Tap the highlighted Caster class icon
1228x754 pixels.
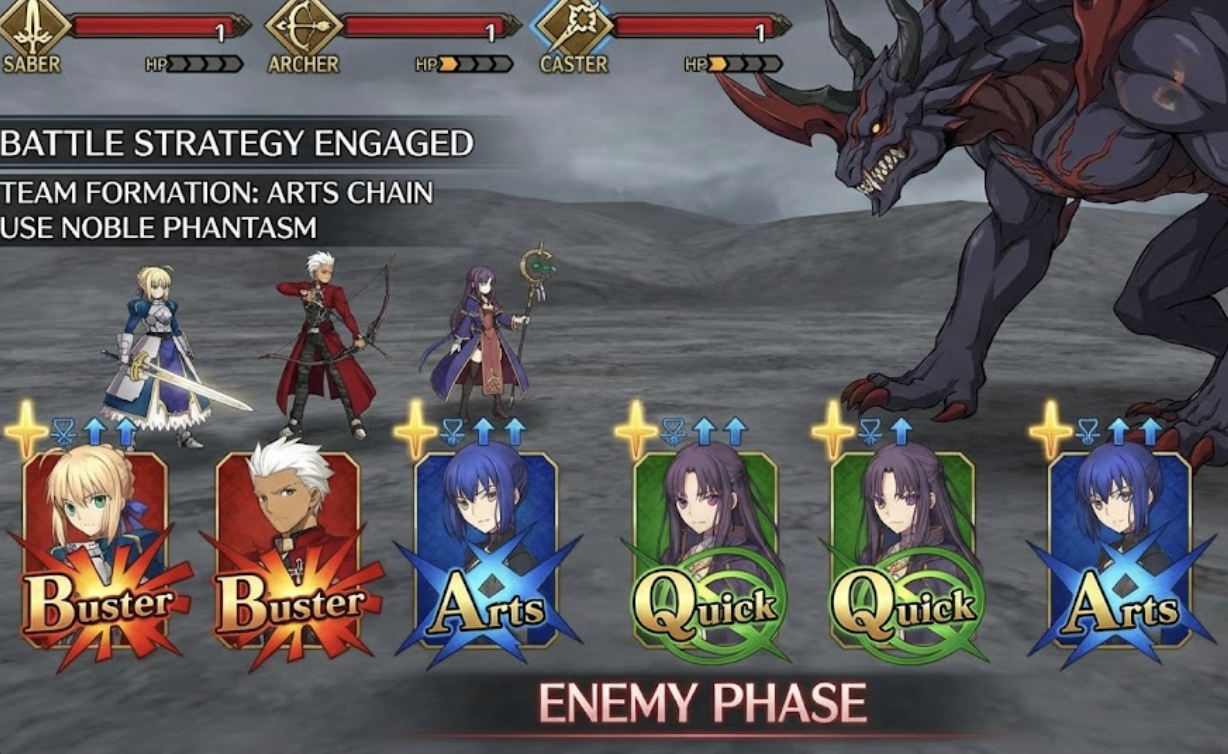571,25
